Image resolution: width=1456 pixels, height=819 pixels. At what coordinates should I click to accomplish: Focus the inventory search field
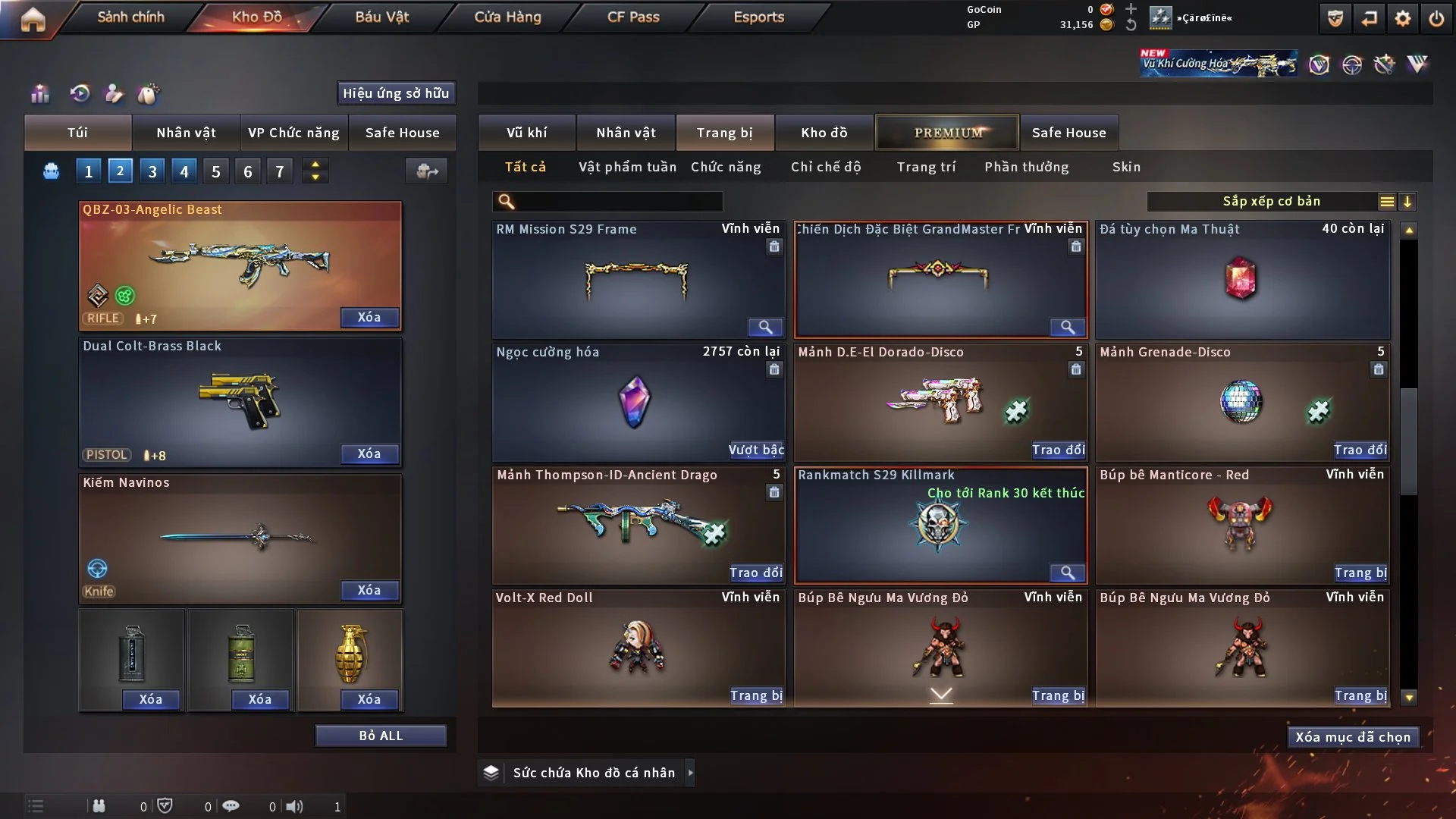pos(618,201)
